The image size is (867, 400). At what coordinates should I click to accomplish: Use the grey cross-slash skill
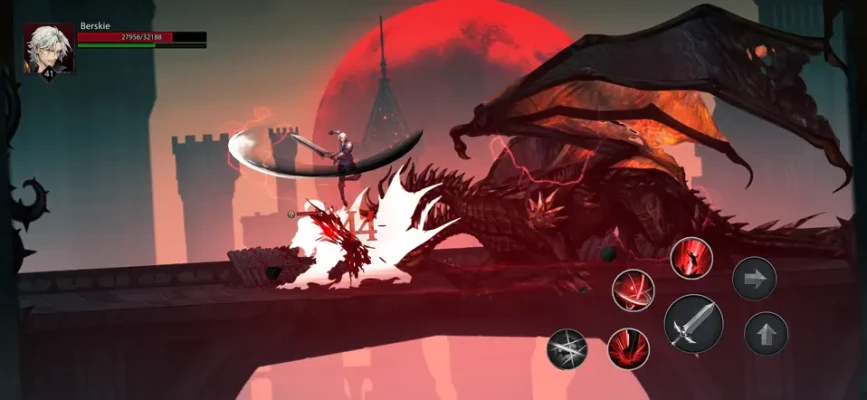567,349
